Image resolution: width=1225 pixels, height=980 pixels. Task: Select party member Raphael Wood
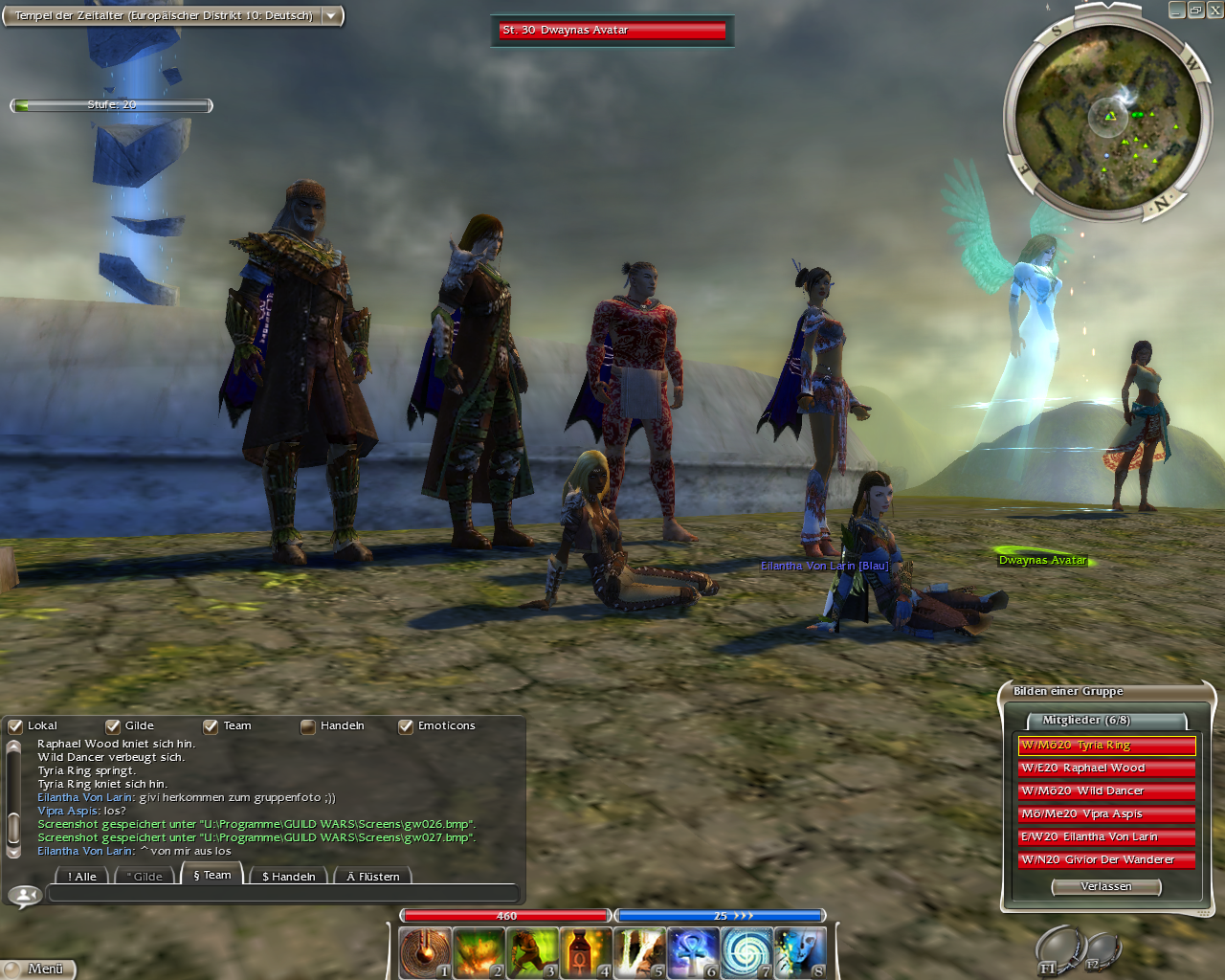1106,768
